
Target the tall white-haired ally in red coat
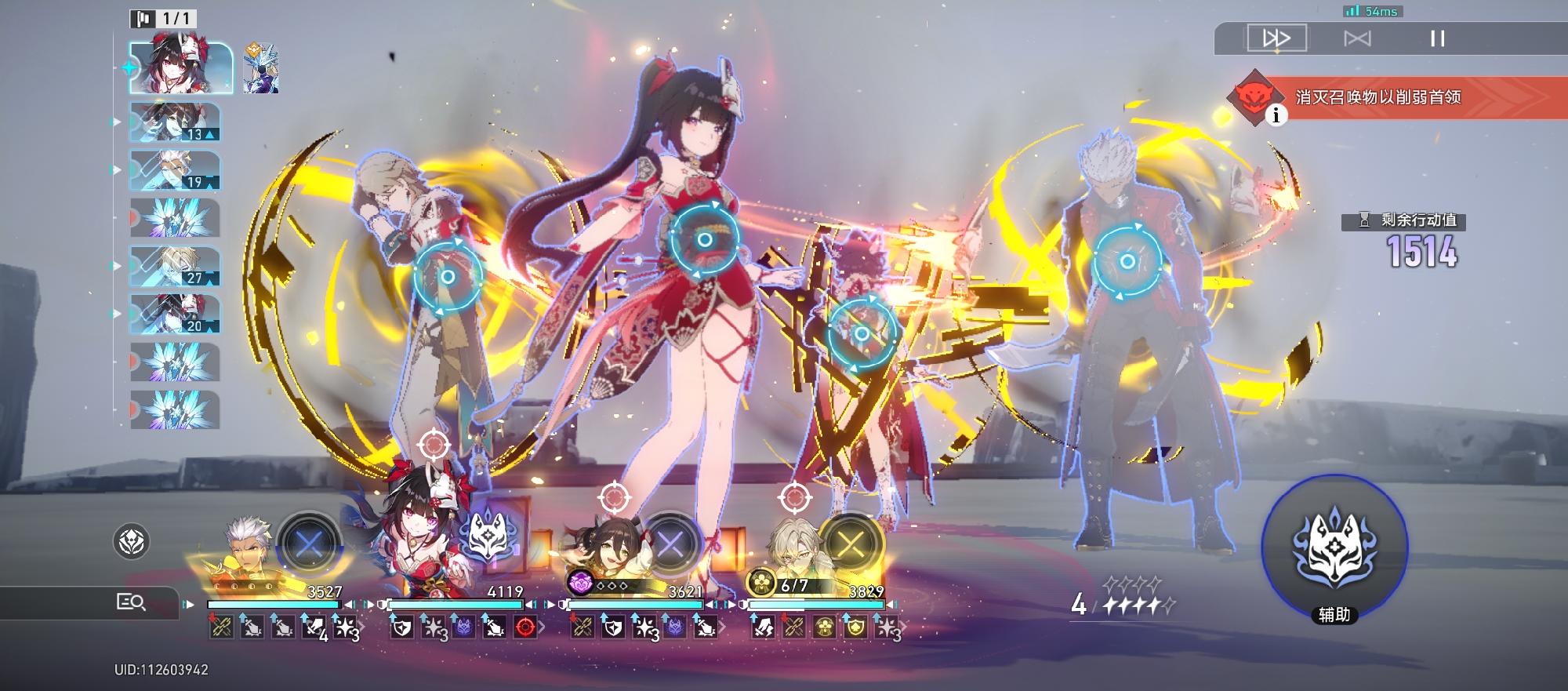[1127, 261]
